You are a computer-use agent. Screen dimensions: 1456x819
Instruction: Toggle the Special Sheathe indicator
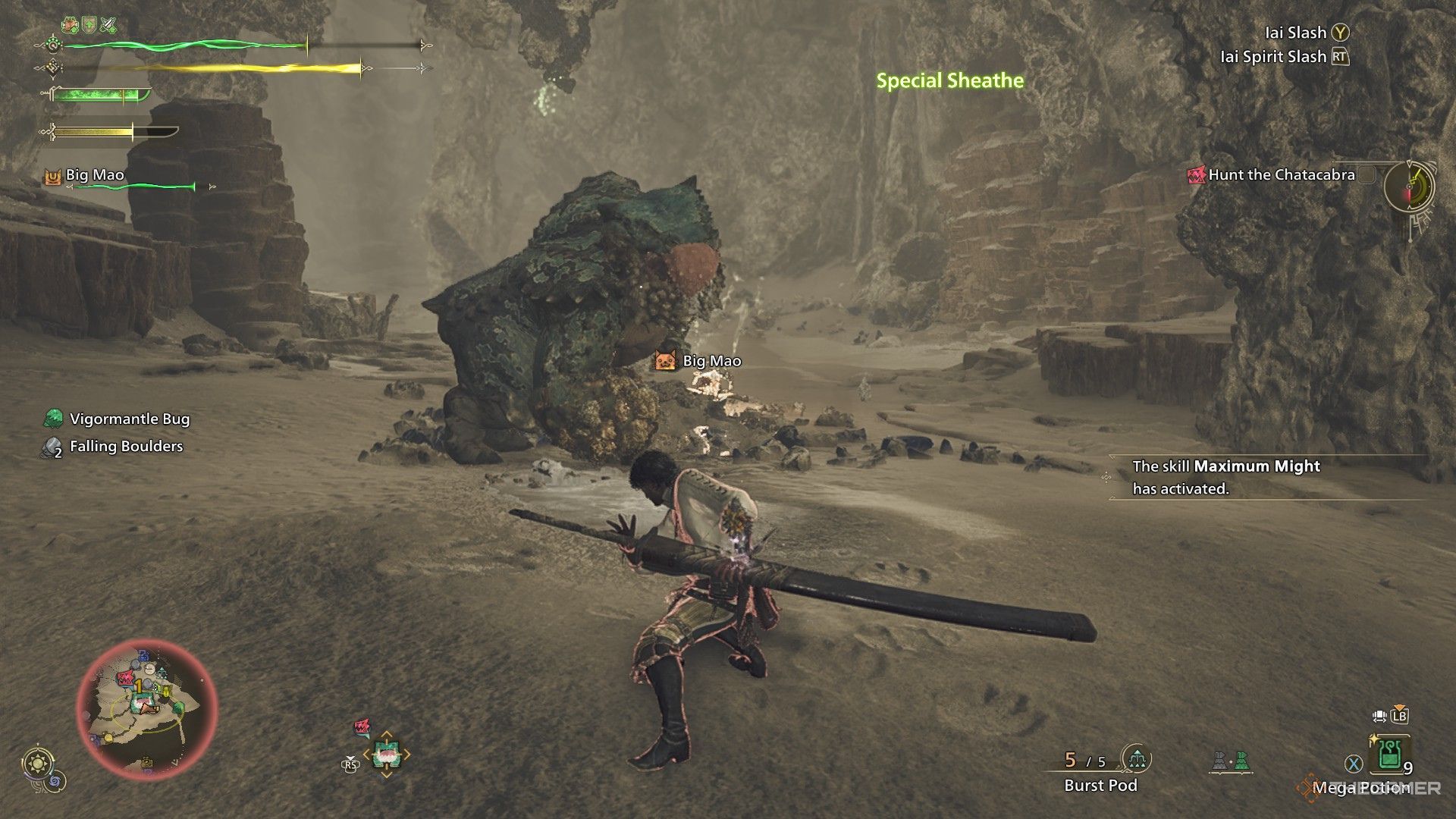pyautogui.click(x=949, y=80)
